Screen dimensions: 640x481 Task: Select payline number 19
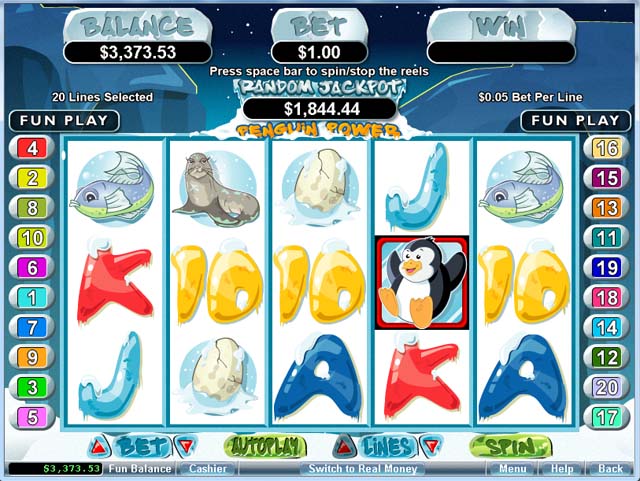click(607, 268)
